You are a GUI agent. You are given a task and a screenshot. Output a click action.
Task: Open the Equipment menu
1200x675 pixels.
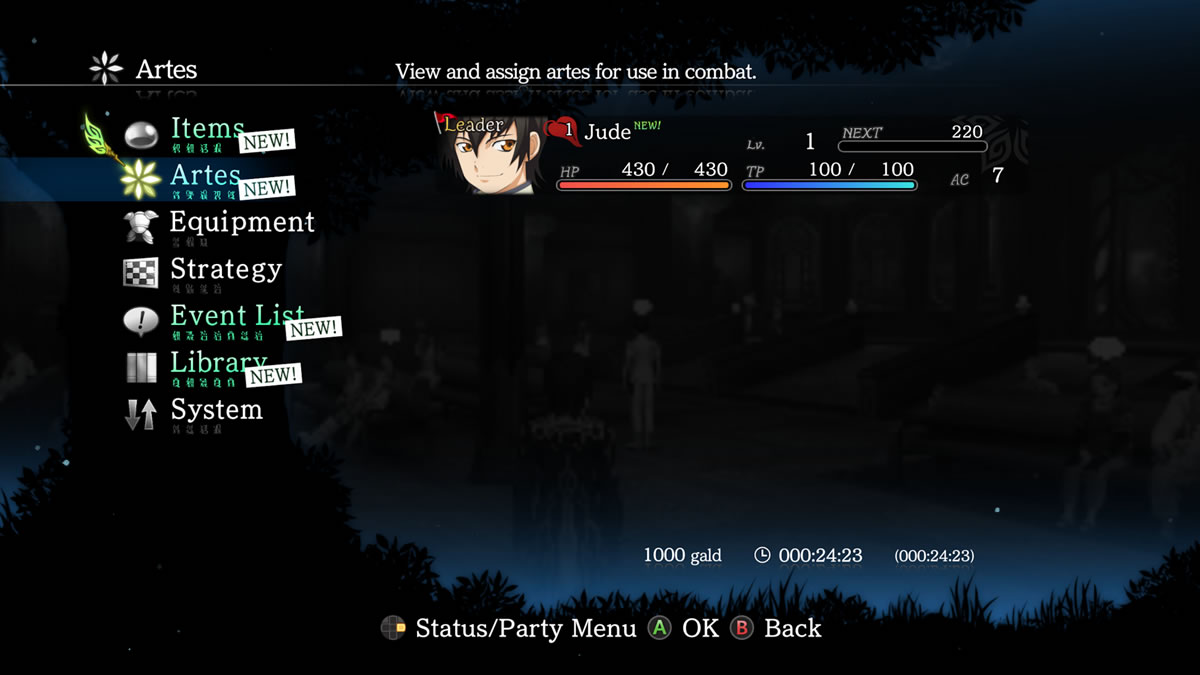pyautogui.click(x=241, y=223)
